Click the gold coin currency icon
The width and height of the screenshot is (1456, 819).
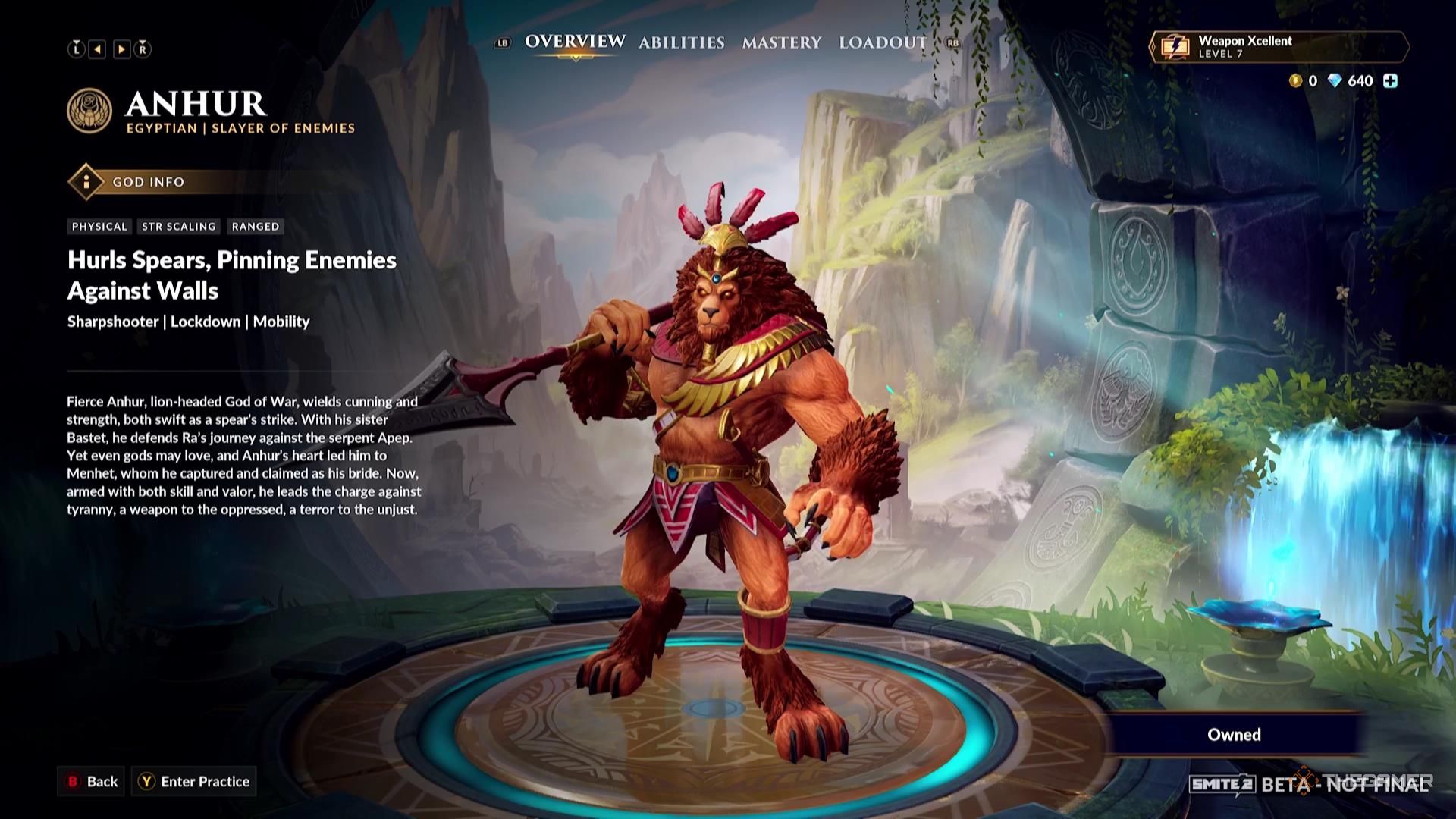coord(1295,80)
